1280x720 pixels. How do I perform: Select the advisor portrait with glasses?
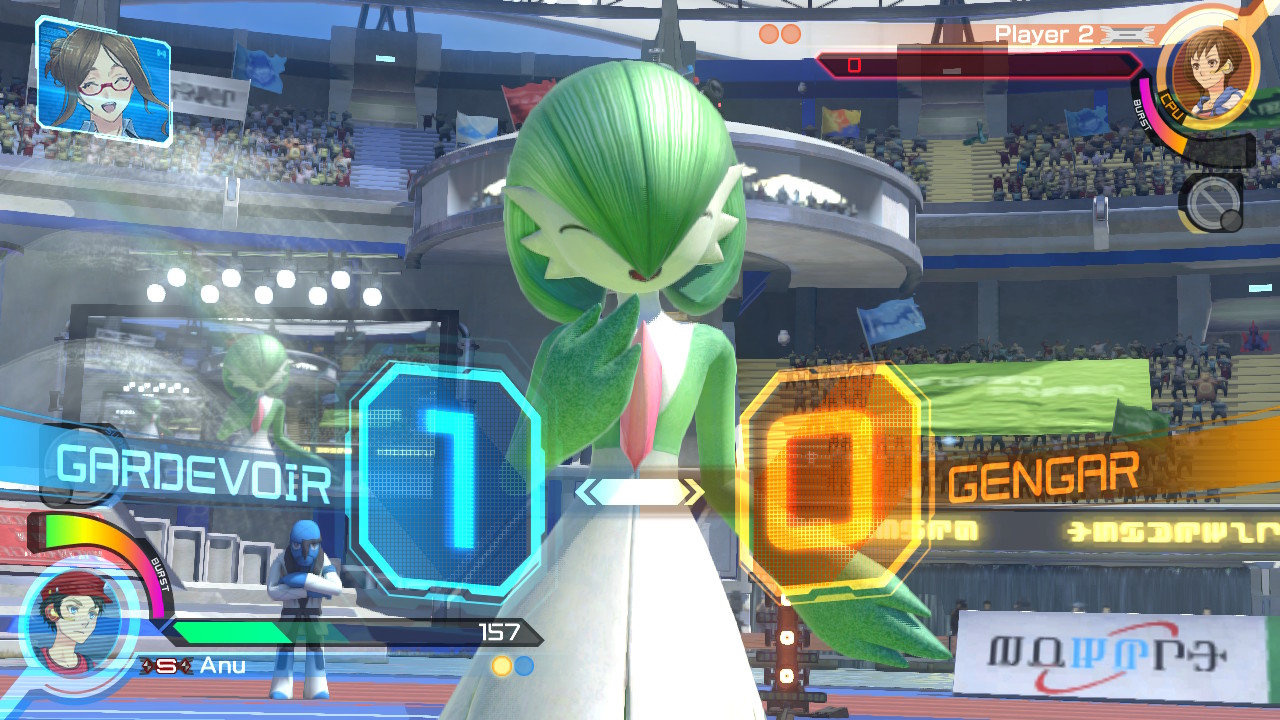click(103, 78)
